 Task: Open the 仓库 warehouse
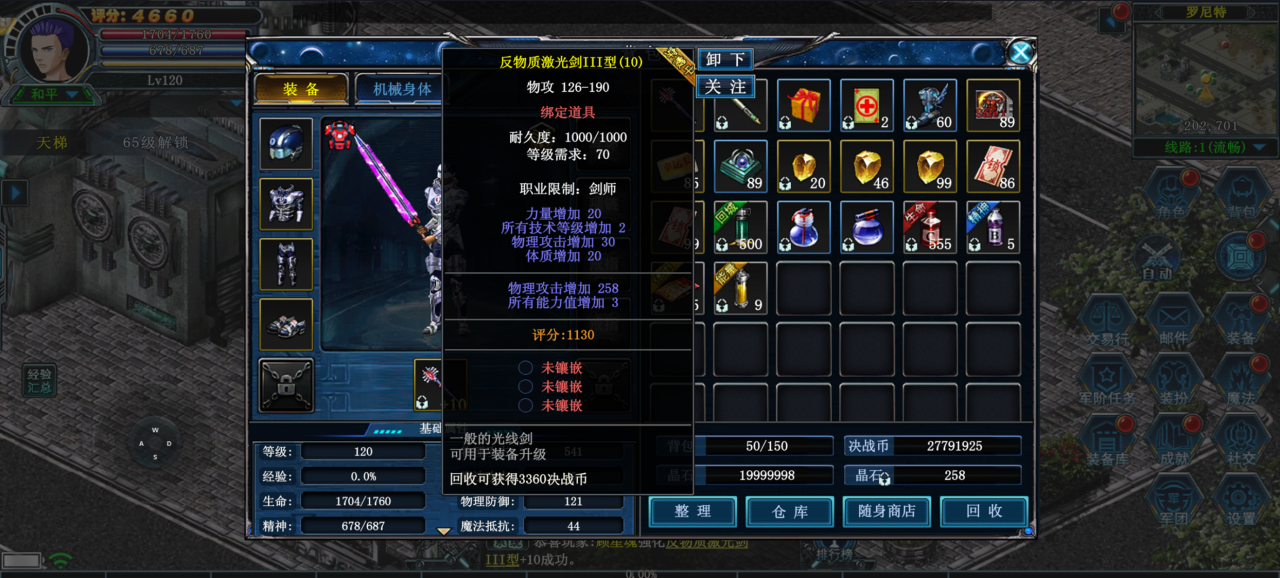pos(789,512)
